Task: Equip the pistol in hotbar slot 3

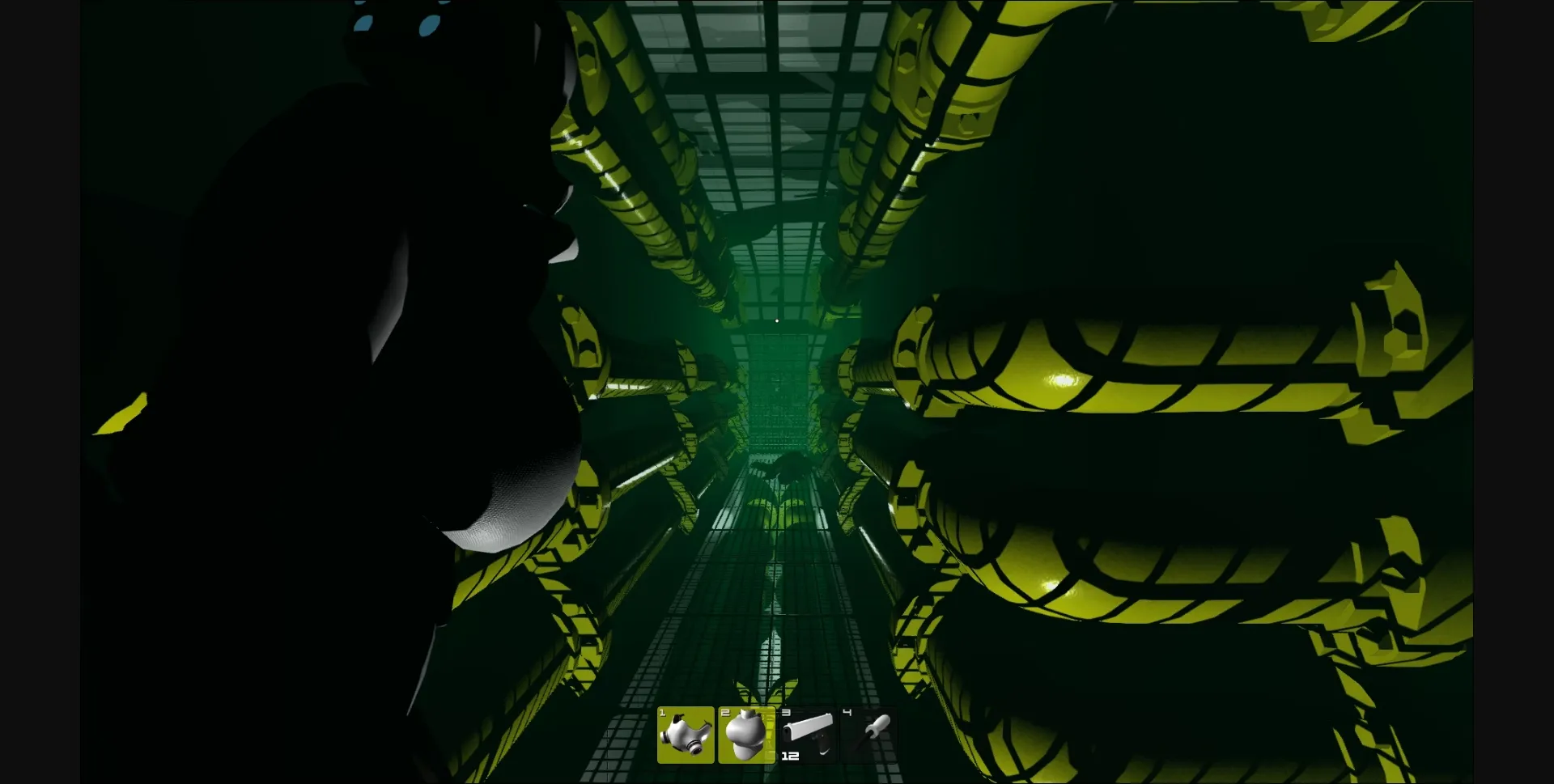Action: (x=807, y=735)
